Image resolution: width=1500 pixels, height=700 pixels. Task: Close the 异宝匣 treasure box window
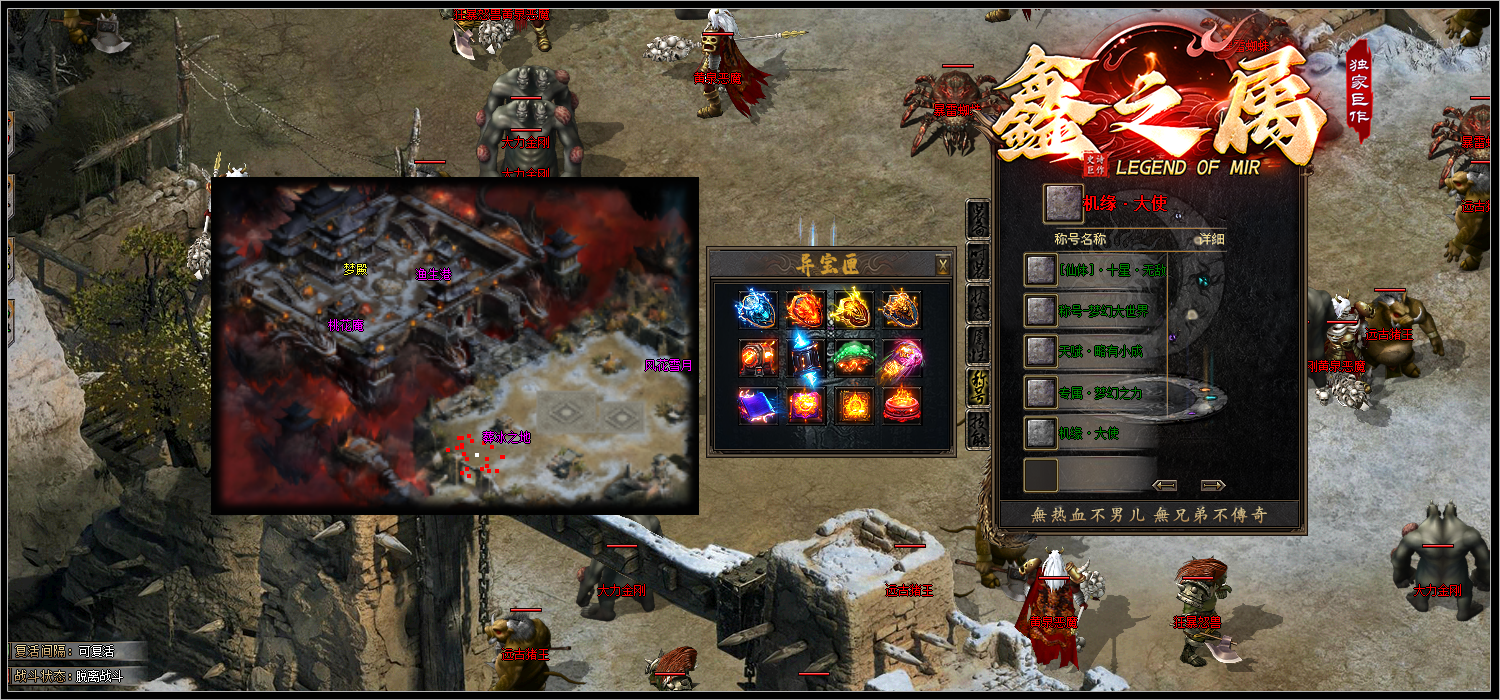942,265
